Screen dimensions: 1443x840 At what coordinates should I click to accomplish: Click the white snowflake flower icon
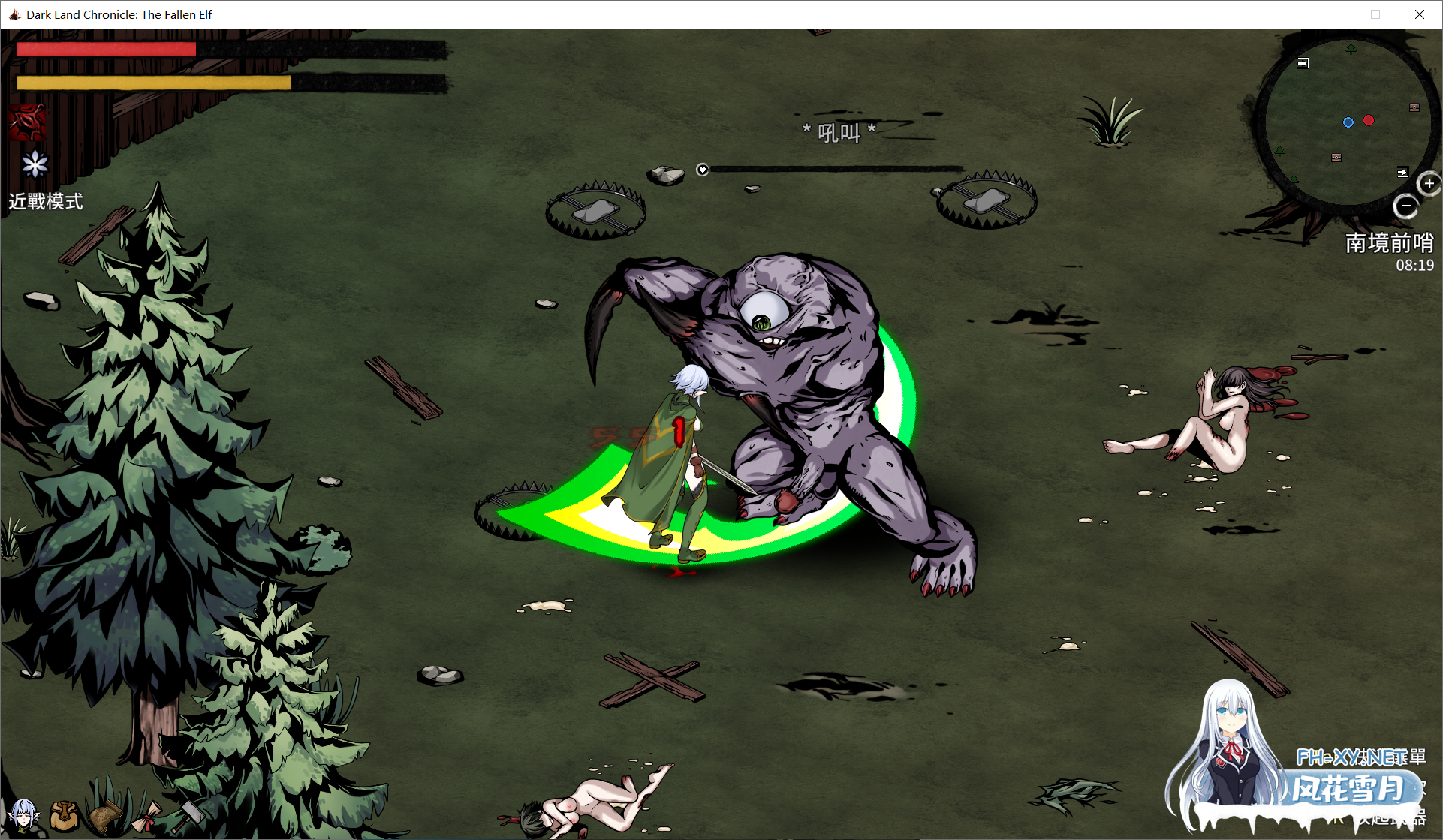tap(35, 164)
